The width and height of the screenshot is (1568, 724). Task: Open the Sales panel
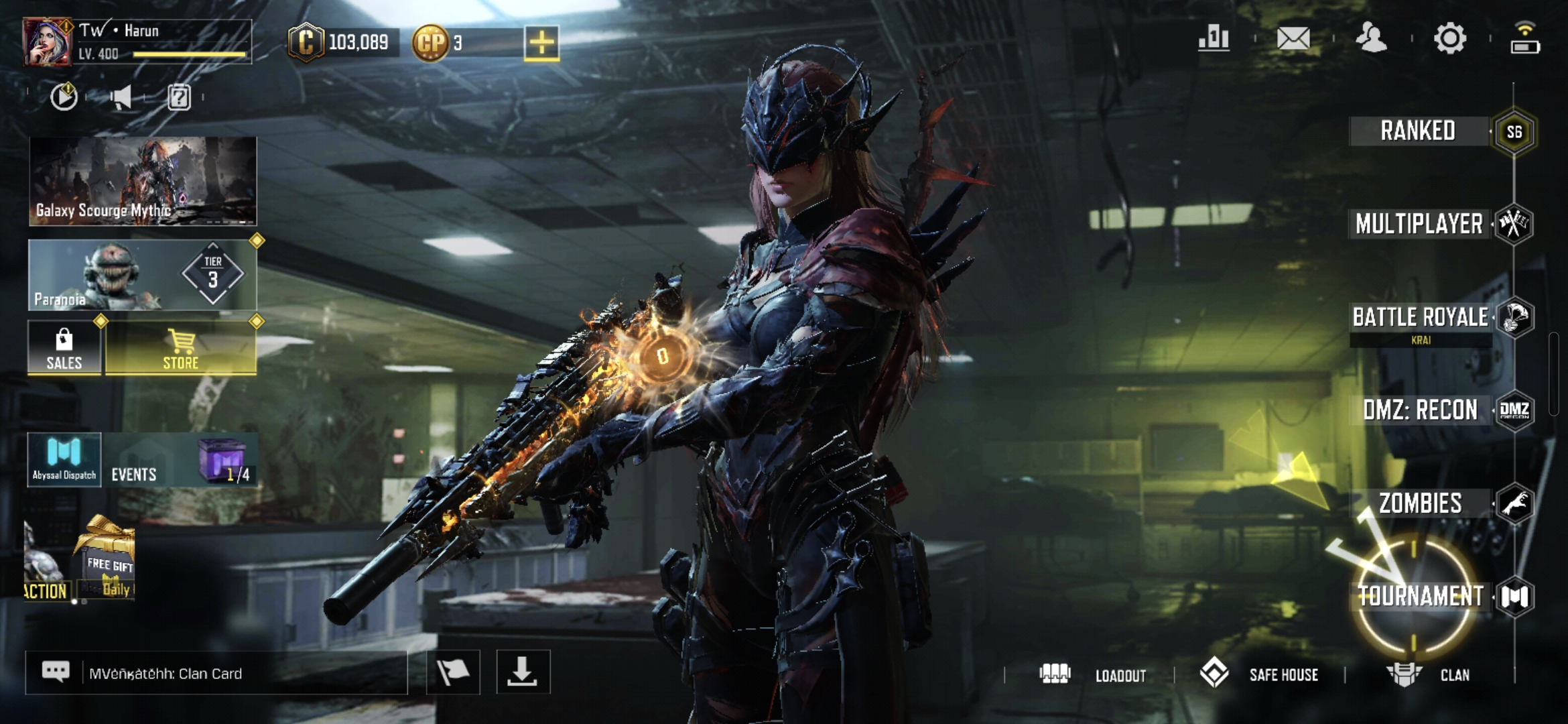(64, 349)
